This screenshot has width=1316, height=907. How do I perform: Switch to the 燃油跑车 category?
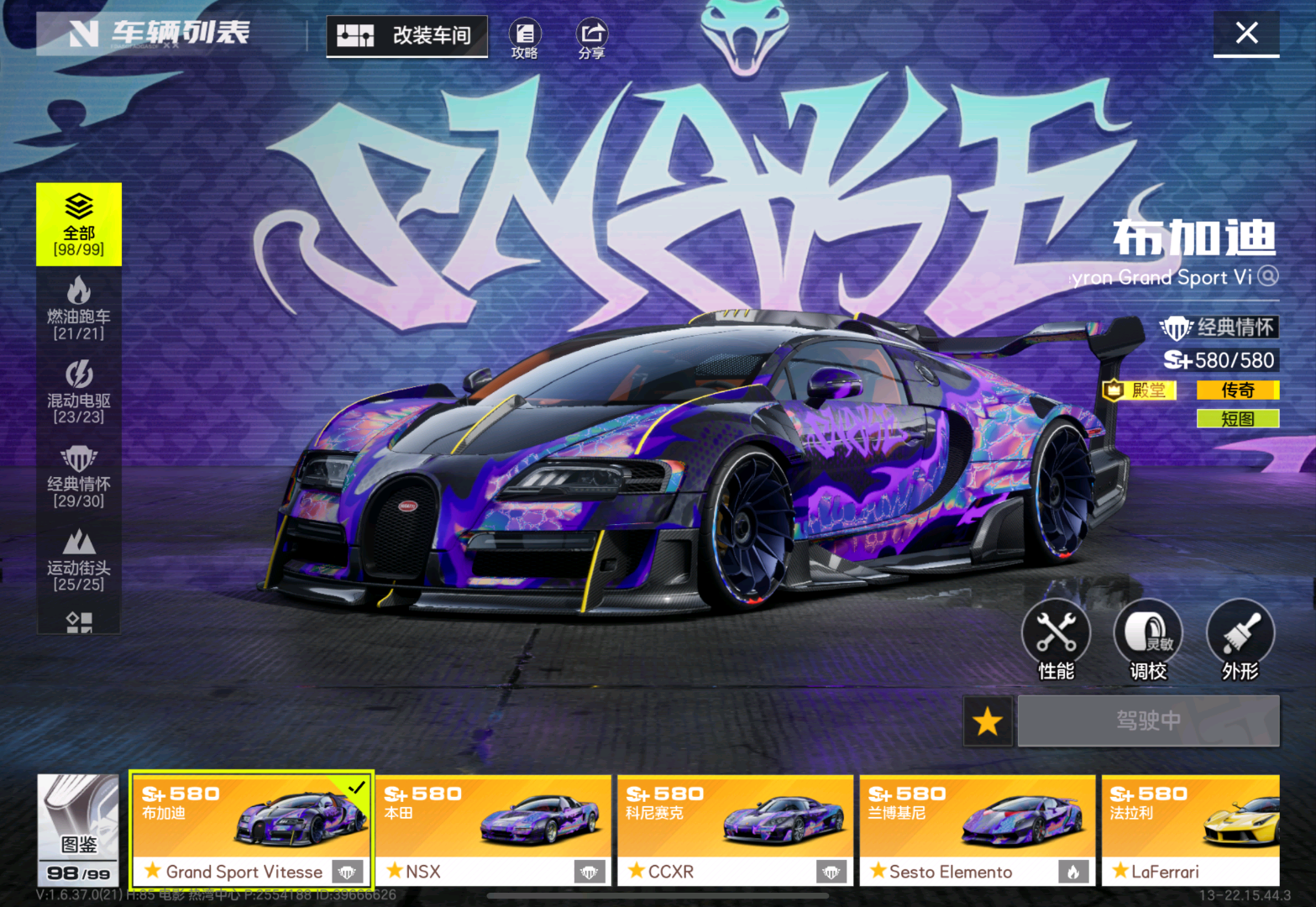79,308
